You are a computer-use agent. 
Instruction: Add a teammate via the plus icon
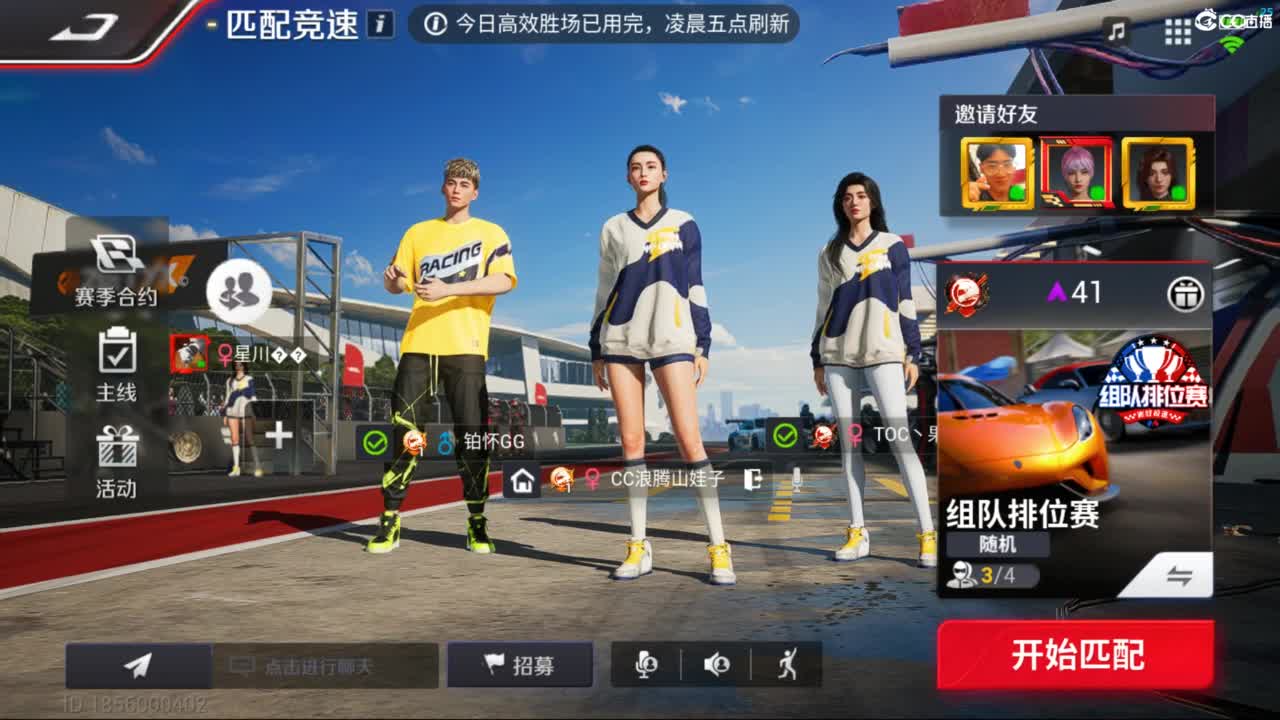coord(277,433)
